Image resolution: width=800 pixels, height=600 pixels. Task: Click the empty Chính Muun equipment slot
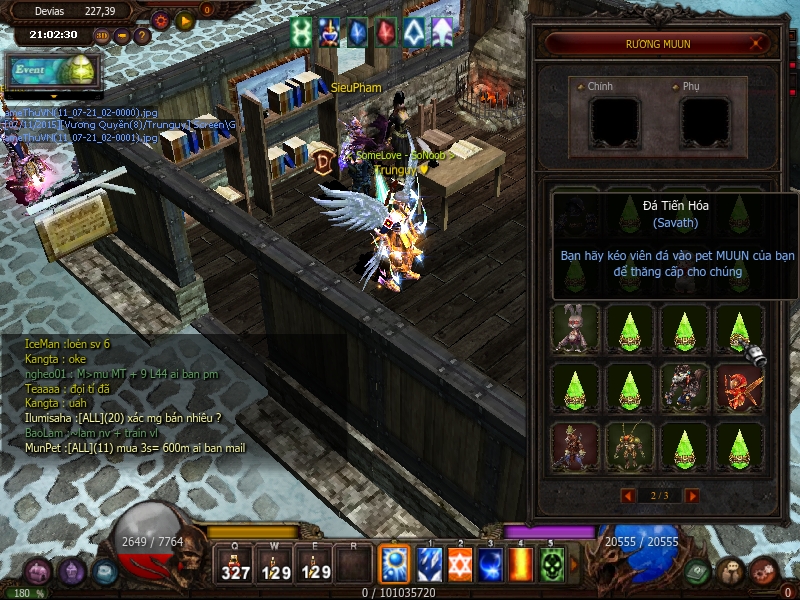coord(614,121)
